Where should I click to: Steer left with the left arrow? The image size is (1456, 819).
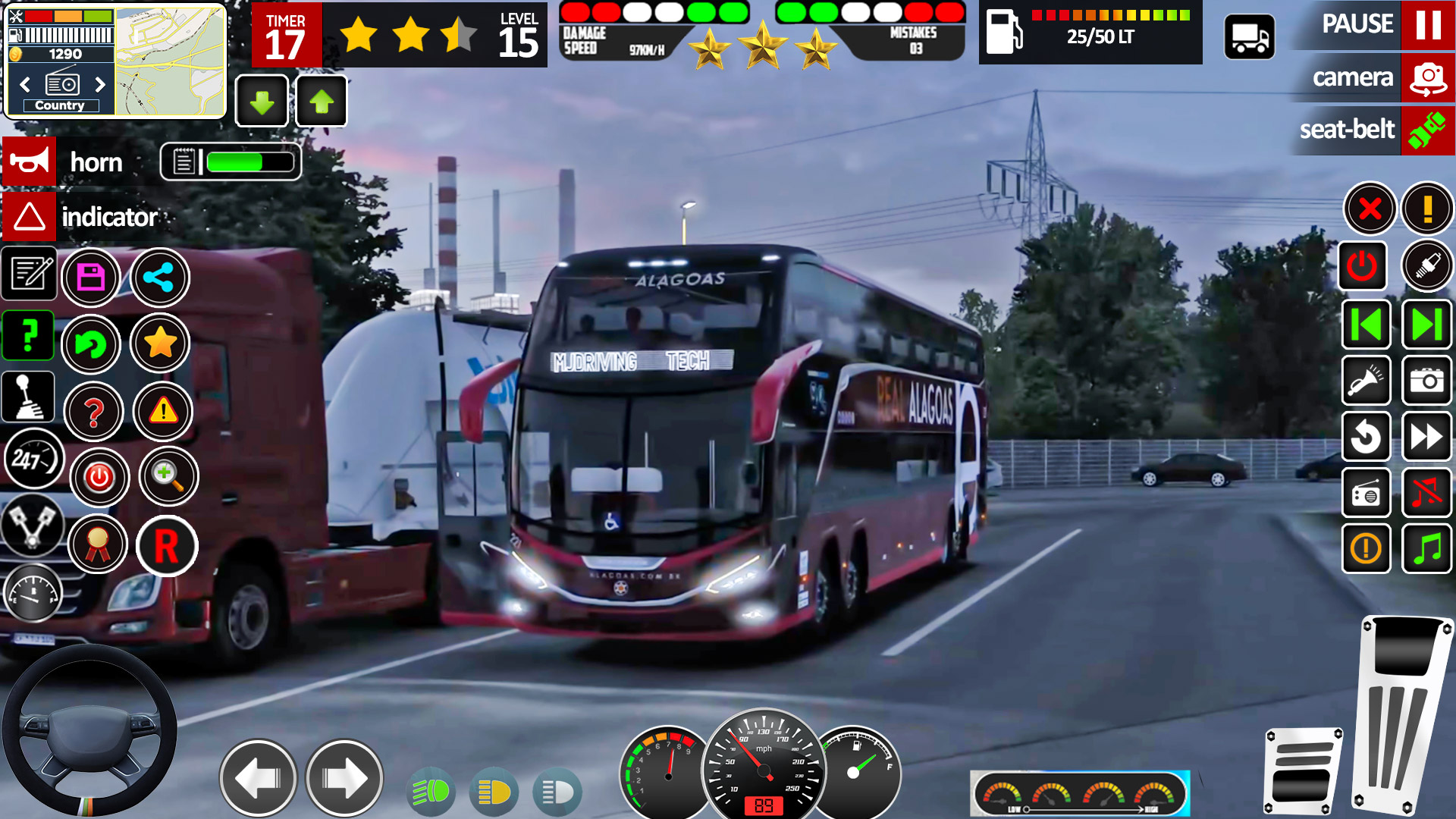pyautogui.click(x=258, y=778)
